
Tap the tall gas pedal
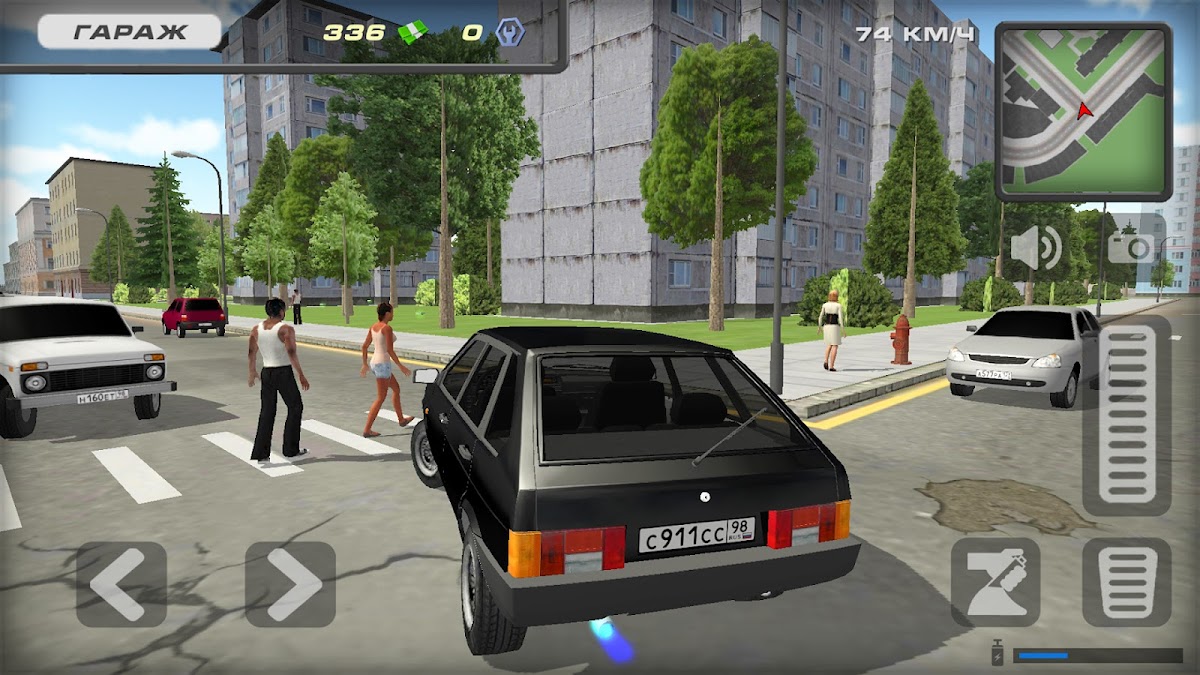point(1126,415)
